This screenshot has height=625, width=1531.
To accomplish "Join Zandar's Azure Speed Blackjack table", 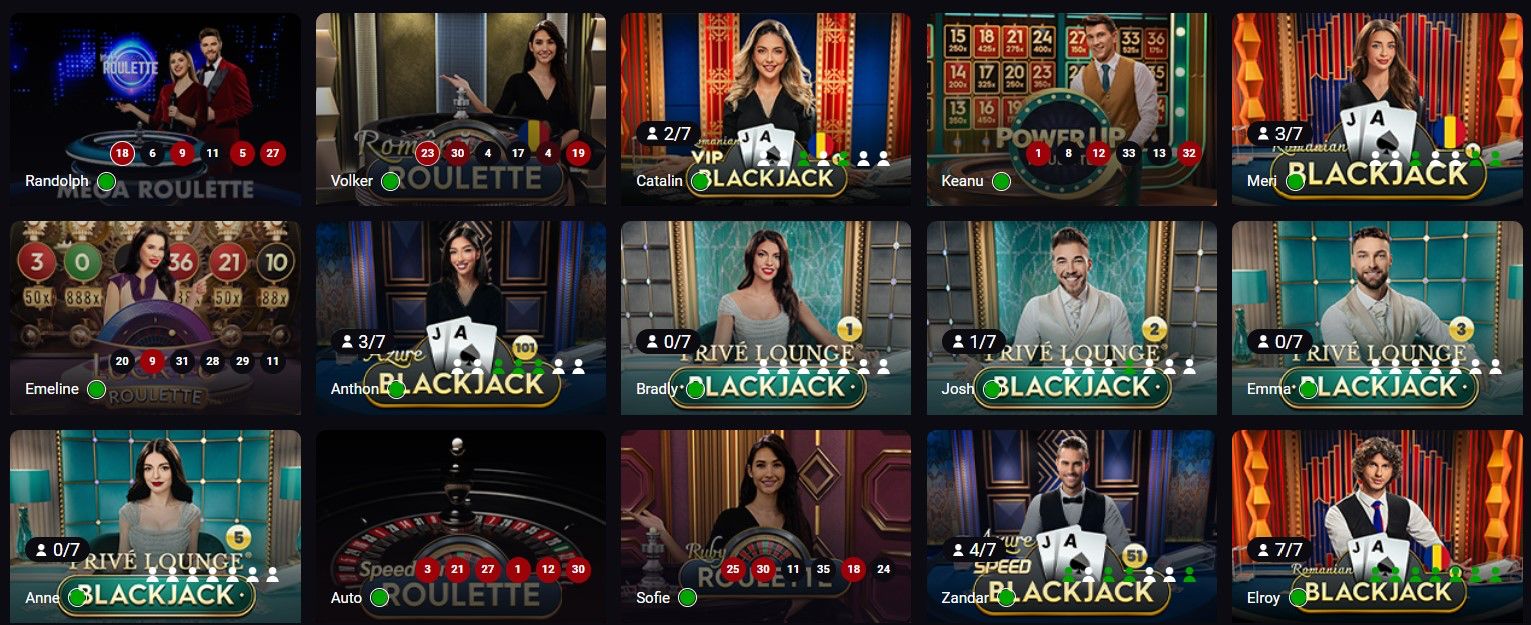I will pyautogui.click(x=1071, y=500).
